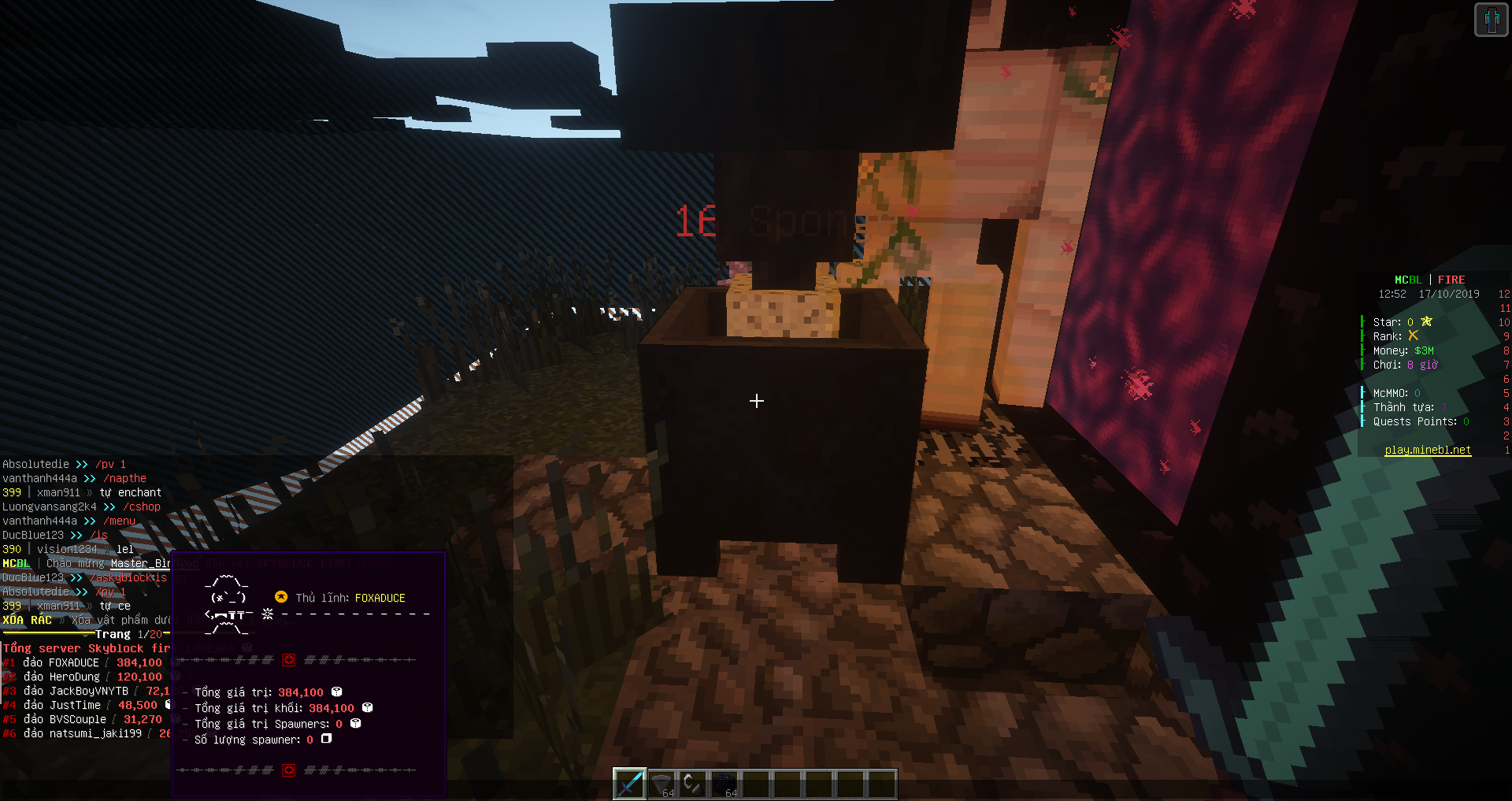Select the hopper stack in the hotbar

coord(662,784)
